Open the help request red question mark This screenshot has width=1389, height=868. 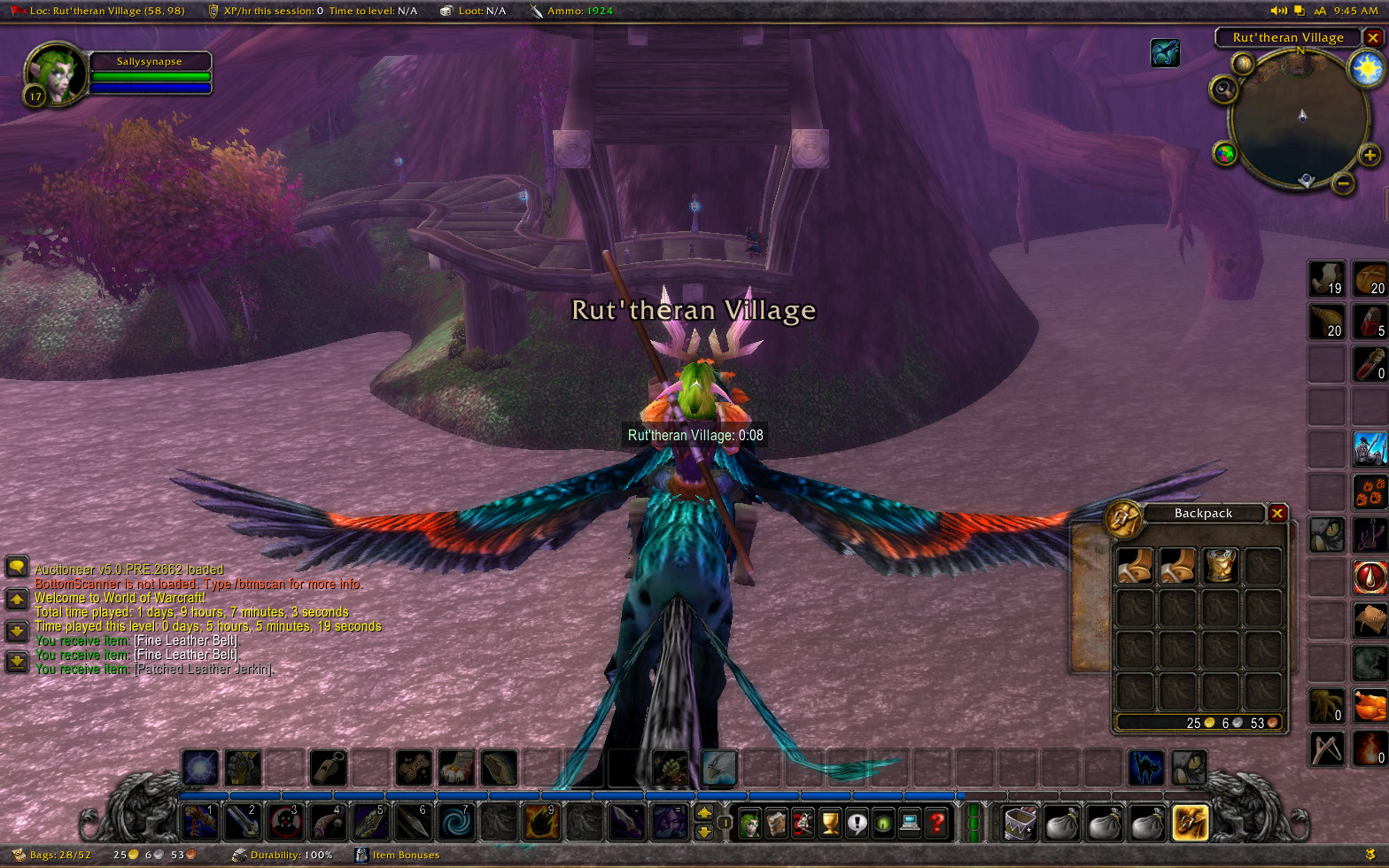[935, 824]
